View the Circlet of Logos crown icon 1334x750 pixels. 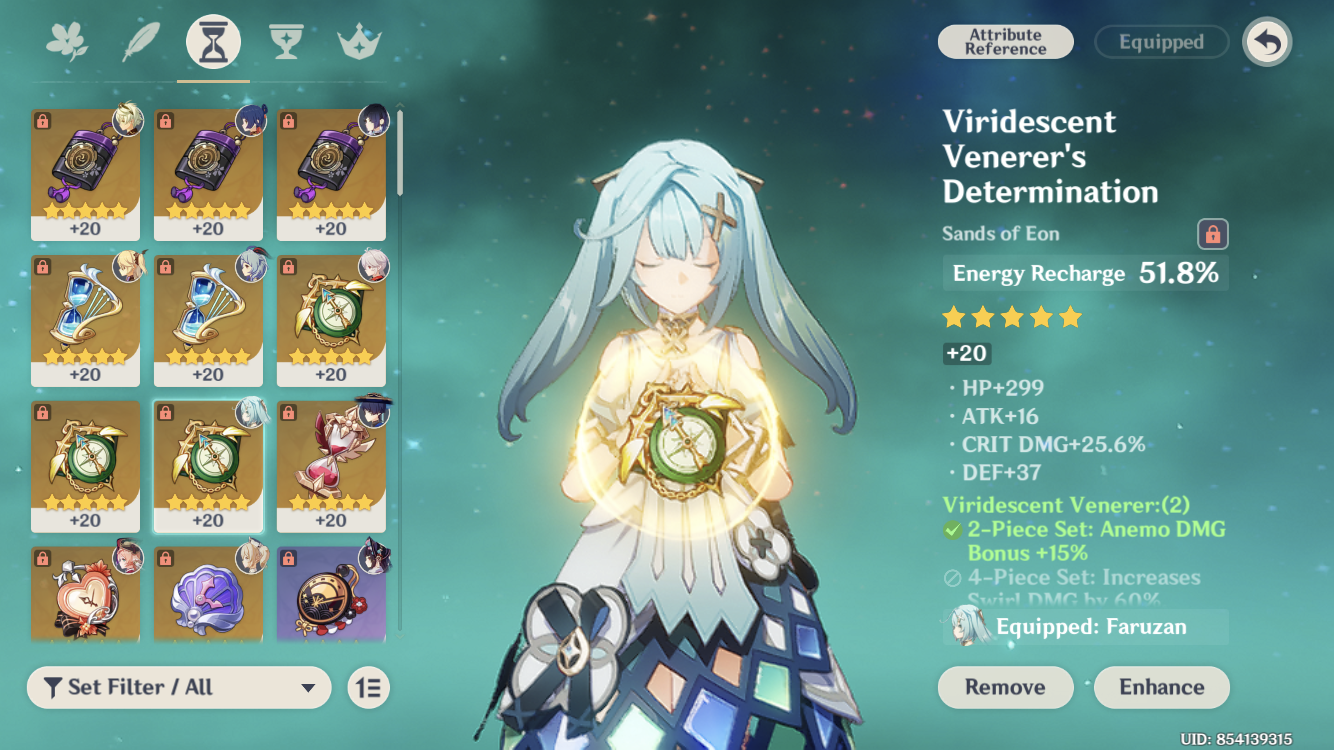pos(358,41)
